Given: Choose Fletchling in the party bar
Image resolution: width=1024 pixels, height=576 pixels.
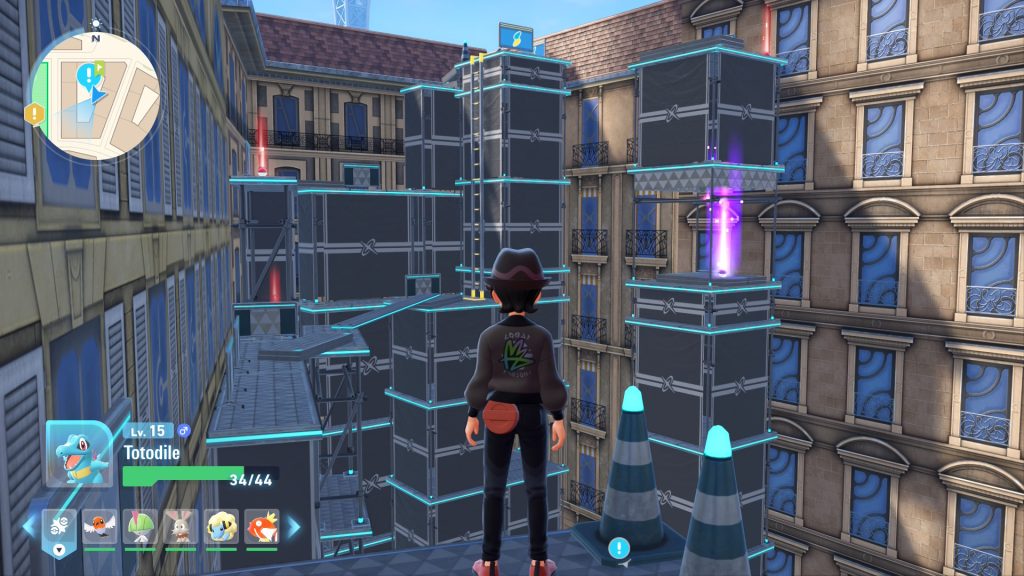Looking at the screenshot, I should click(x=98, y=526).
